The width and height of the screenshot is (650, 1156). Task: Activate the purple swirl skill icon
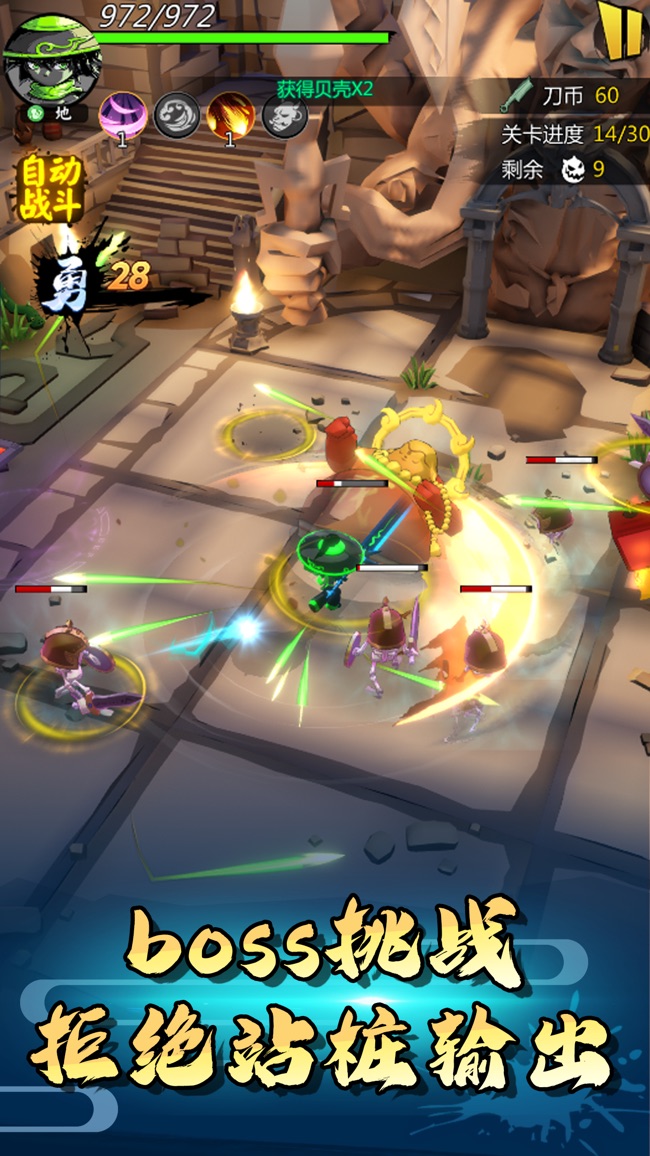point(122,115)
